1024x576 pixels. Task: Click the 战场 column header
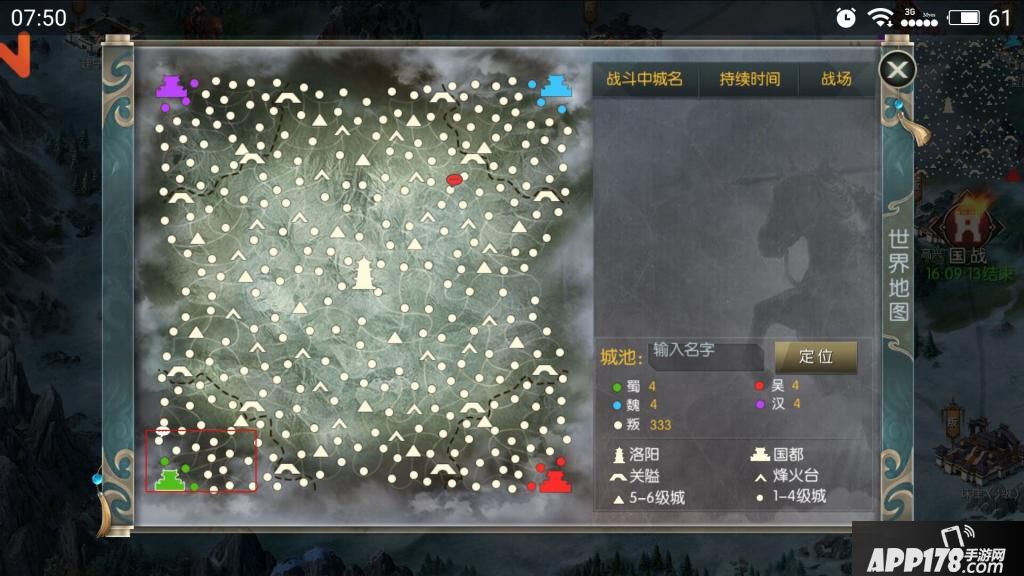coord(836,79)
